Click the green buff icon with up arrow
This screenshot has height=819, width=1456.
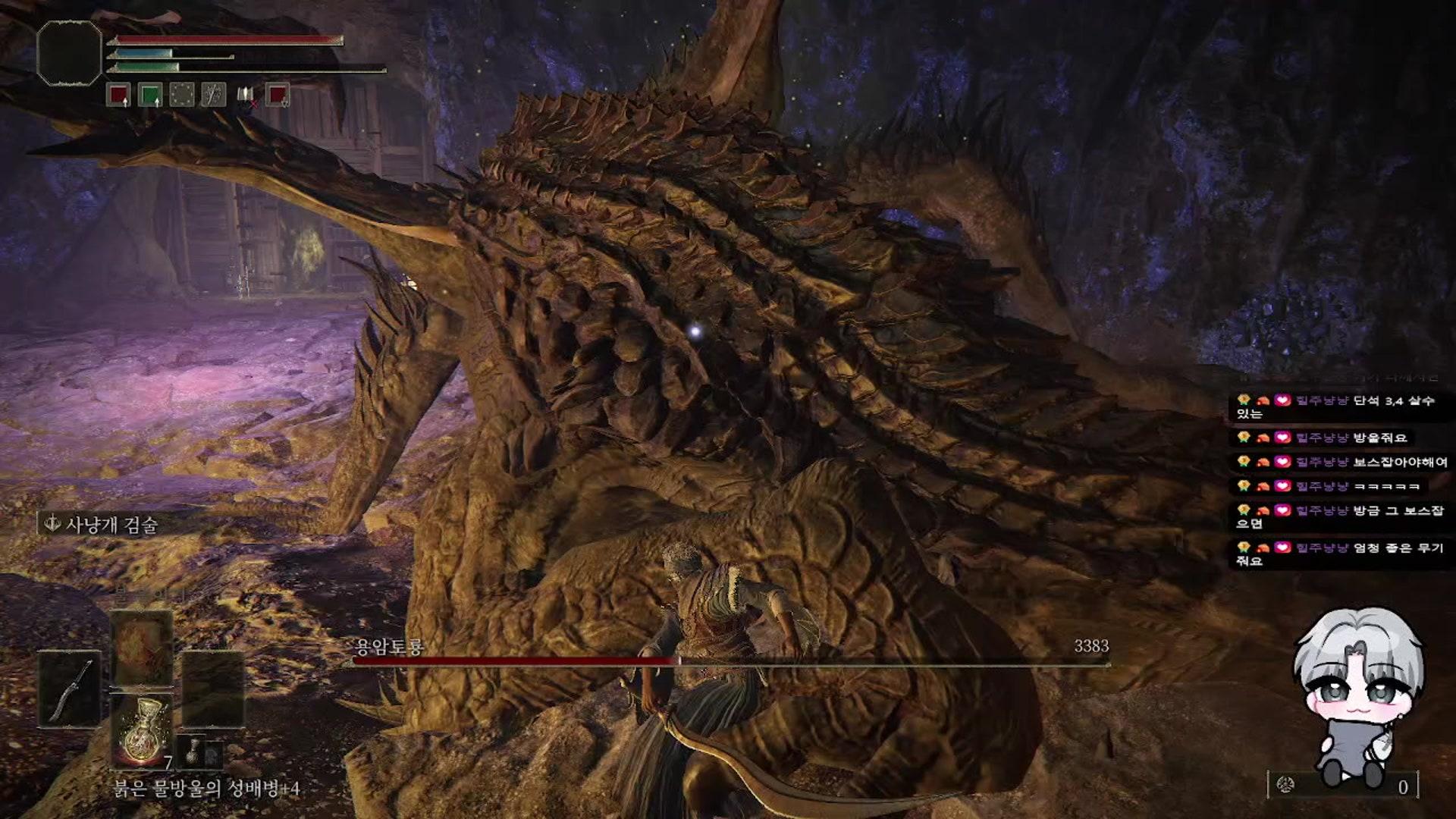(x=150, y=96)
